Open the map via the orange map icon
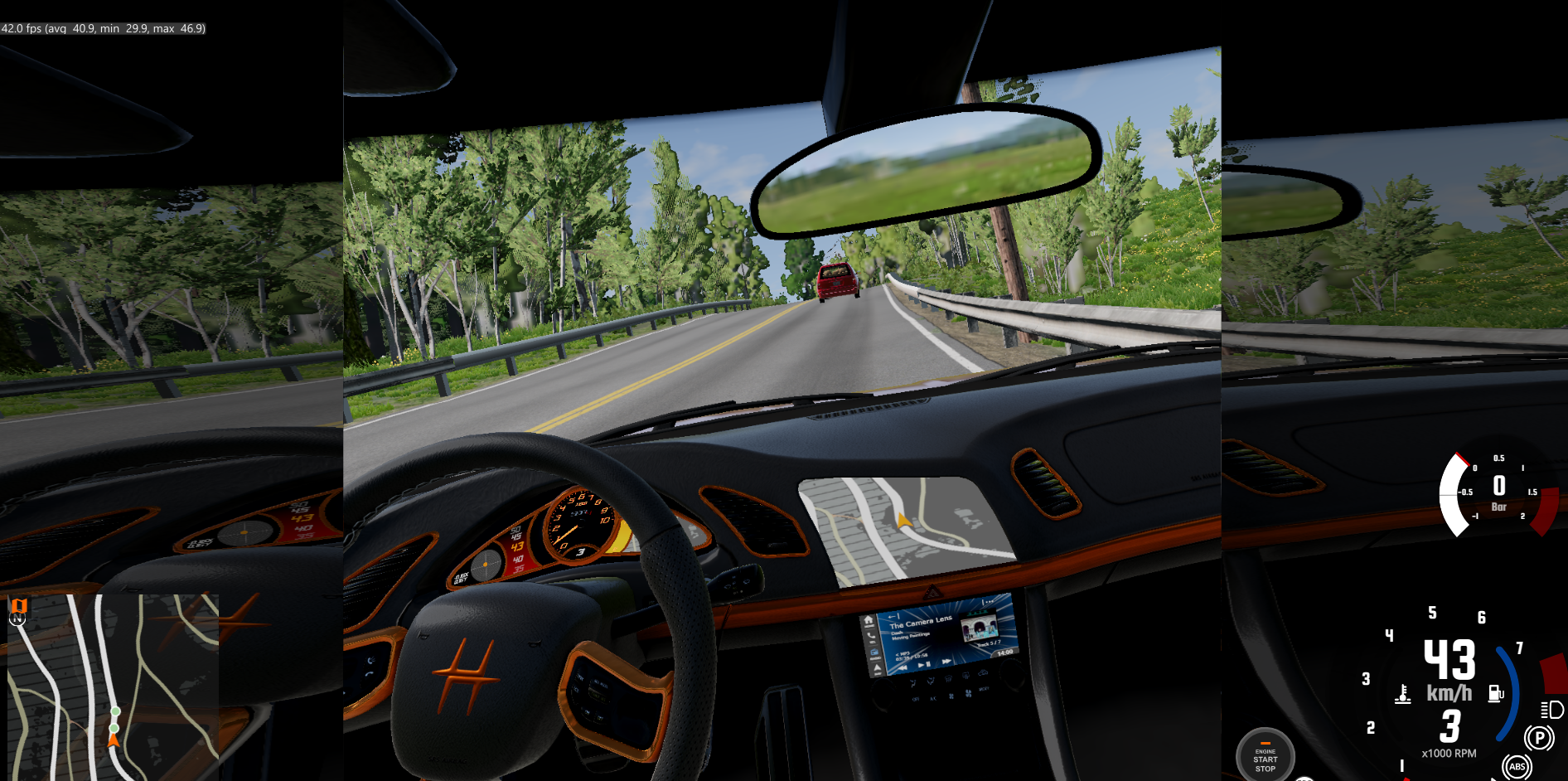1568x781 pixels. [19, 605]
